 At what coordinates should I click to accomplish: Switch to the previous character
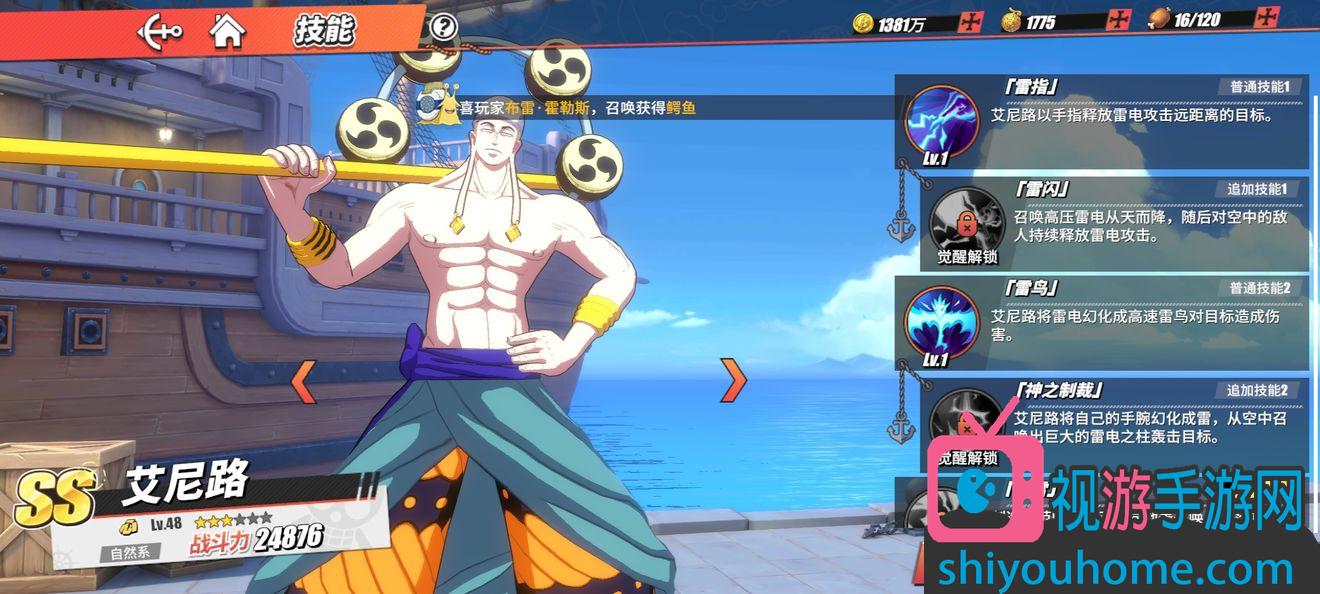(x=303, y=380)
